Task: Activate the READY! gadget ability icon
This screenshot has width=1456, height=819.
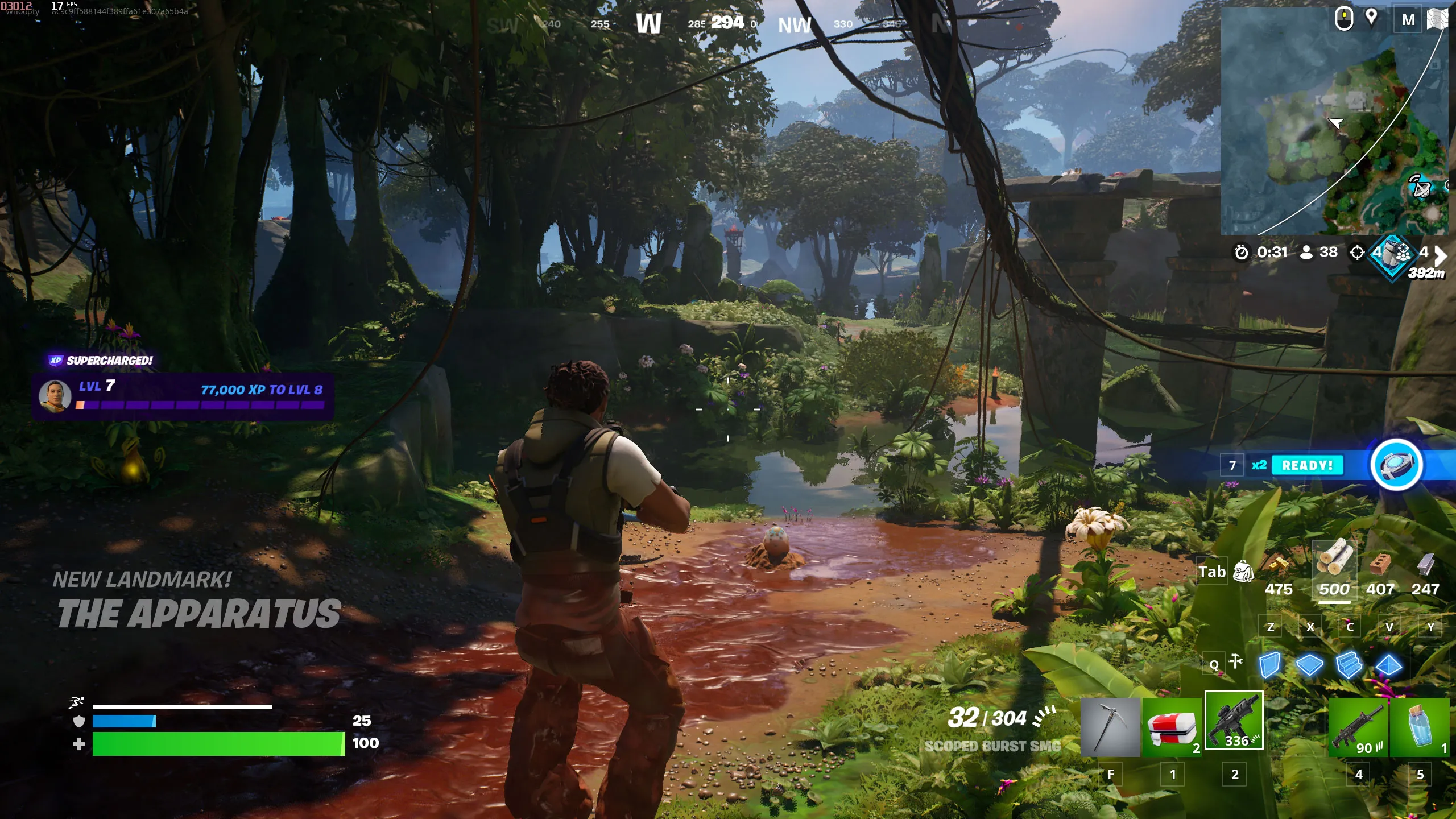Action: click(x=1396, y=465)
